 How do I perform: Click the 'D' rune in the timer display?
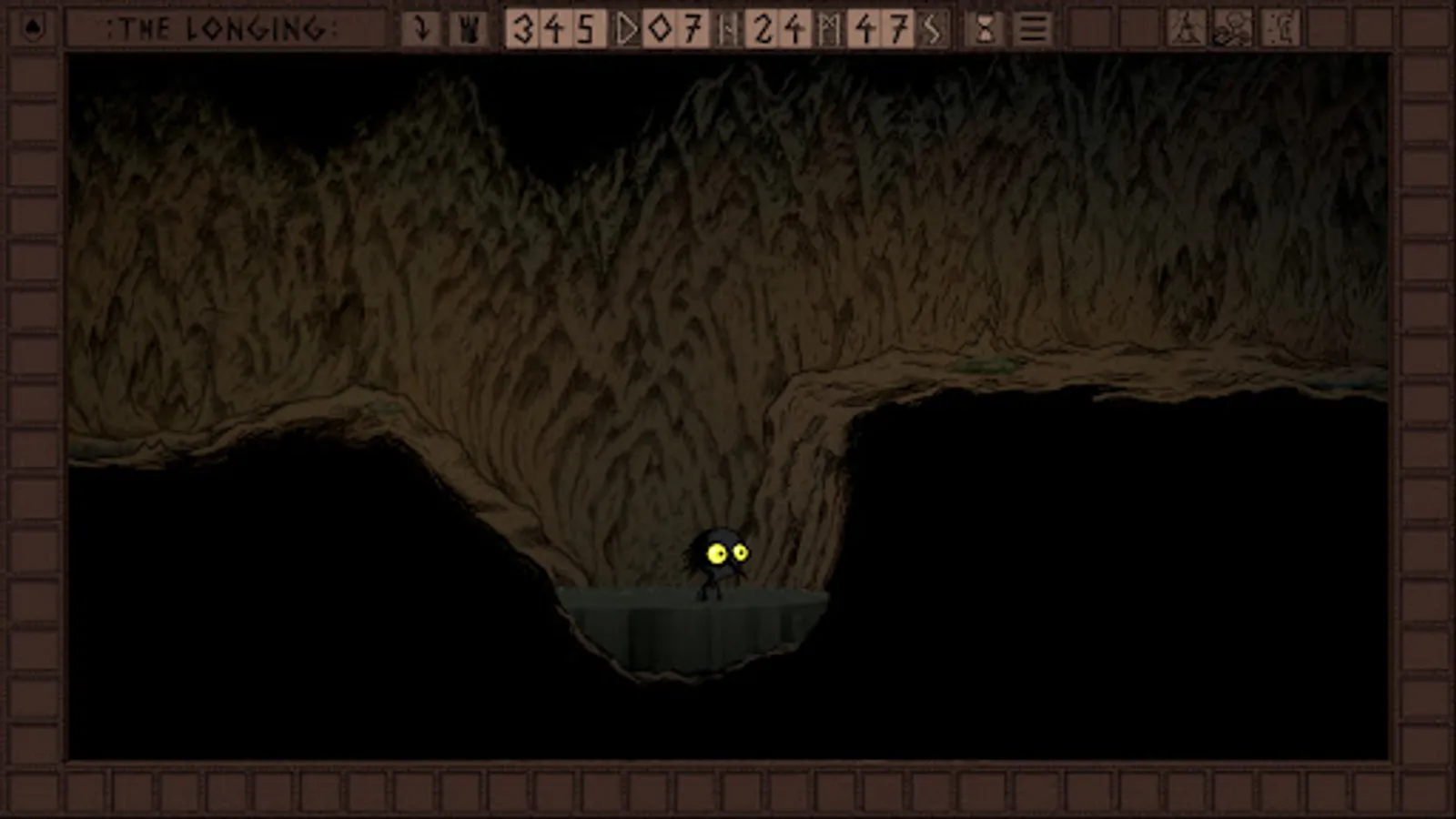(626, 29)
